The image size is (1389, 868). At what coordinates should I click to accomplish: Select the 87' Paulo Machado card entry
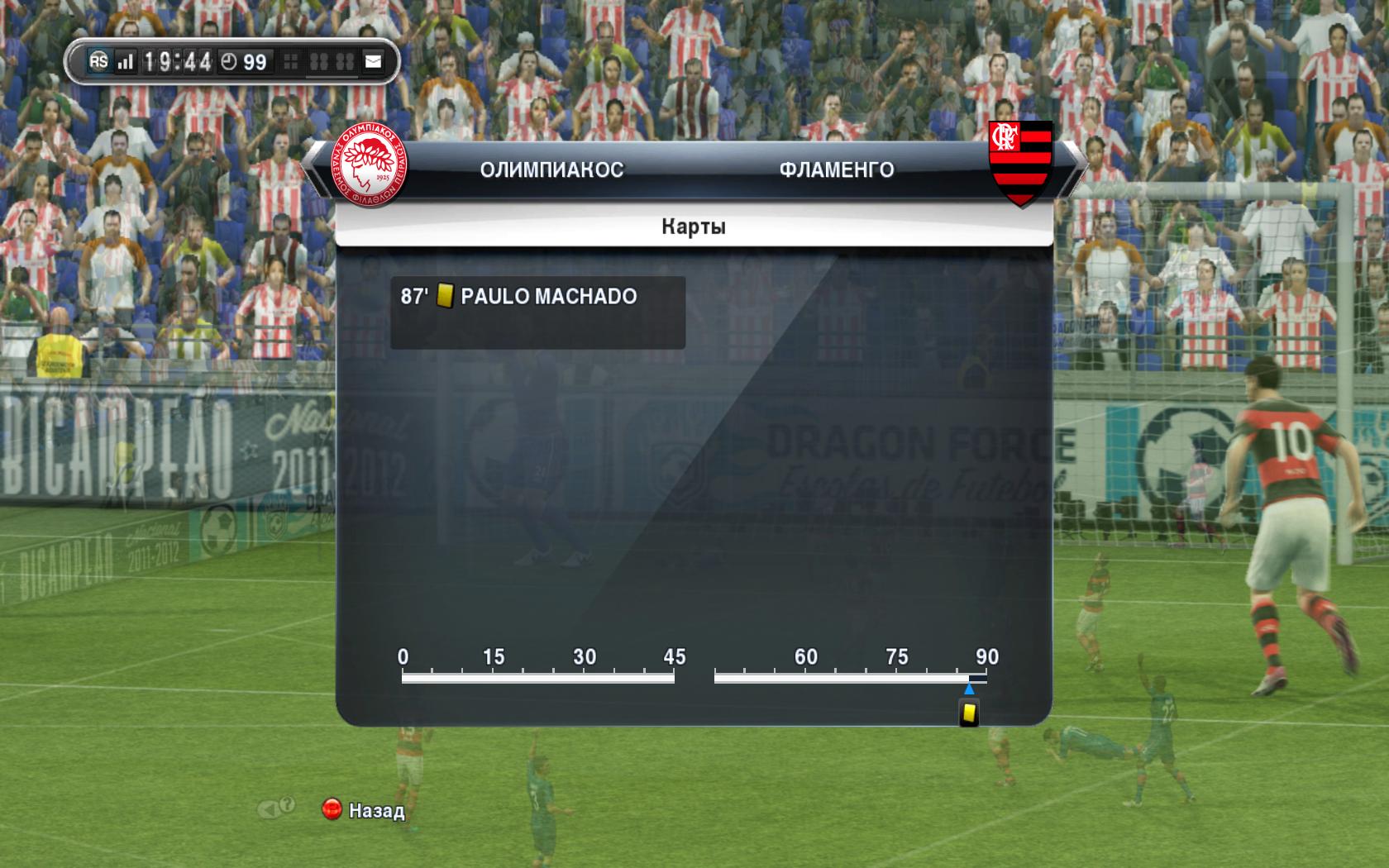point(537,312)
